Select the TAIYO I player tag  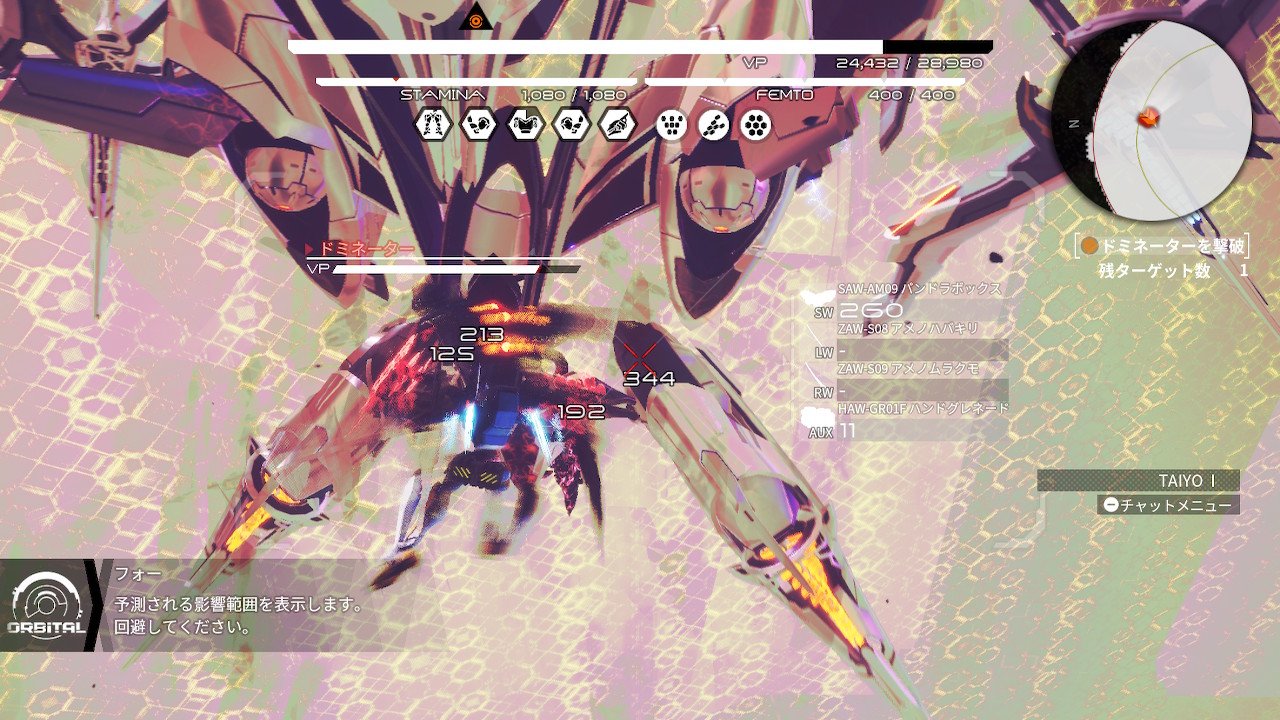point(1138,481)
